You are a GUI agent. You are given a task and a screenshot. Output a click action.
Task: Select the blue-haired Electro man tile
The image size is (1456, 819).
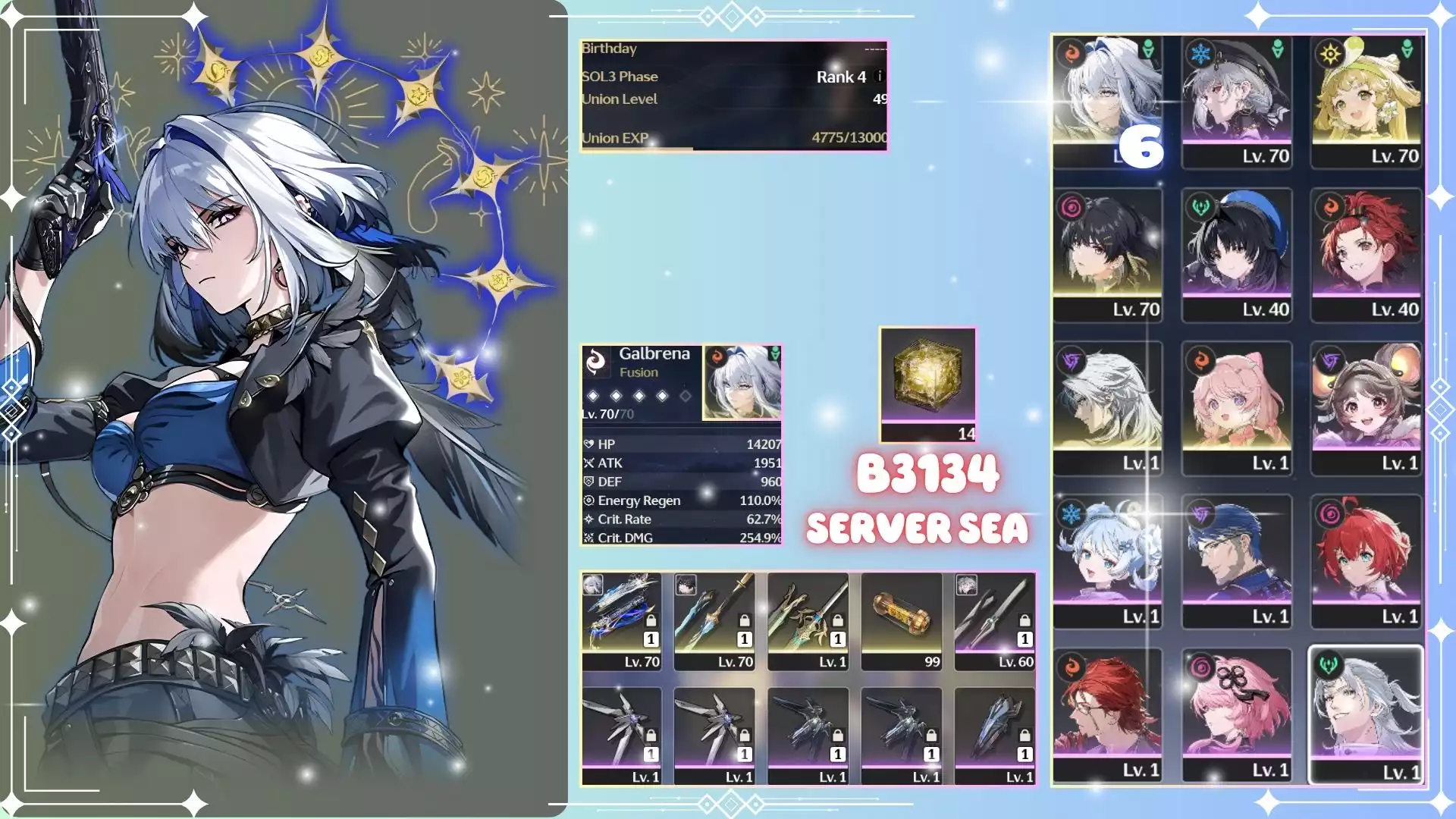coord(1236,560)
